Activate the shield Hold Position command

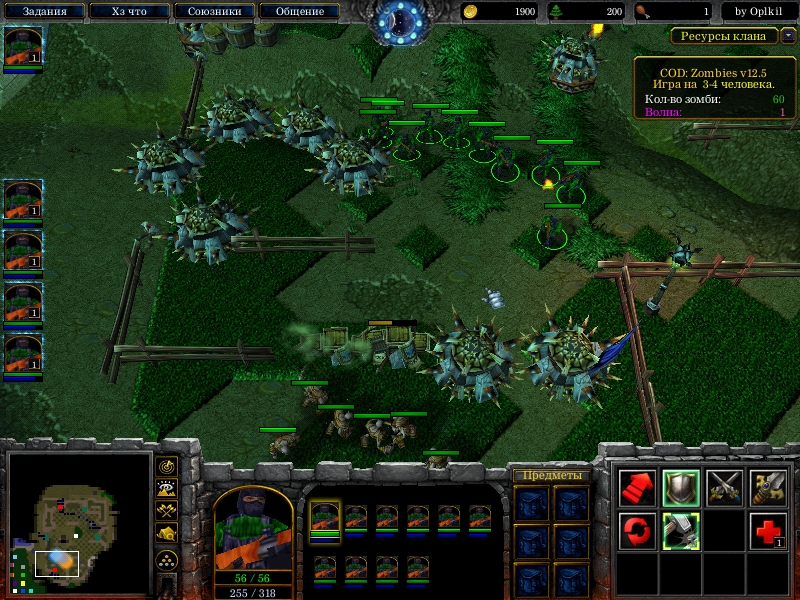681,487
